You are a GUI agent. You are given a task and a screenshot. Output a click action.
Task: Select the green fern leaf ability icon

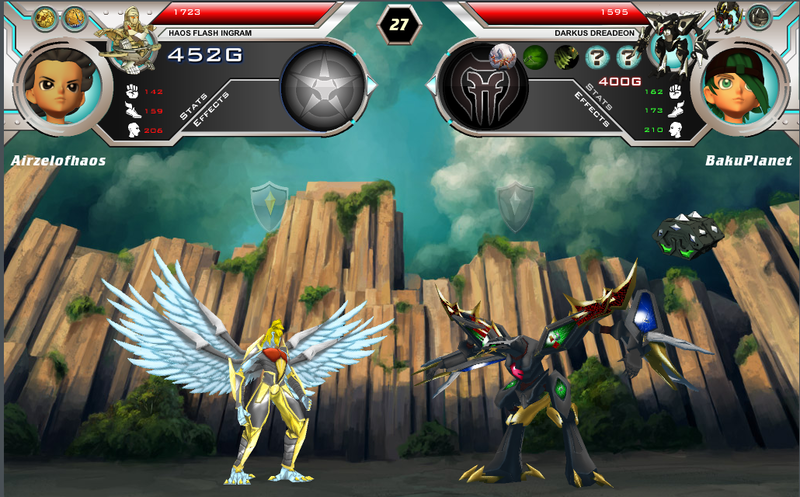pyautogui.click(x=567, y=57)
